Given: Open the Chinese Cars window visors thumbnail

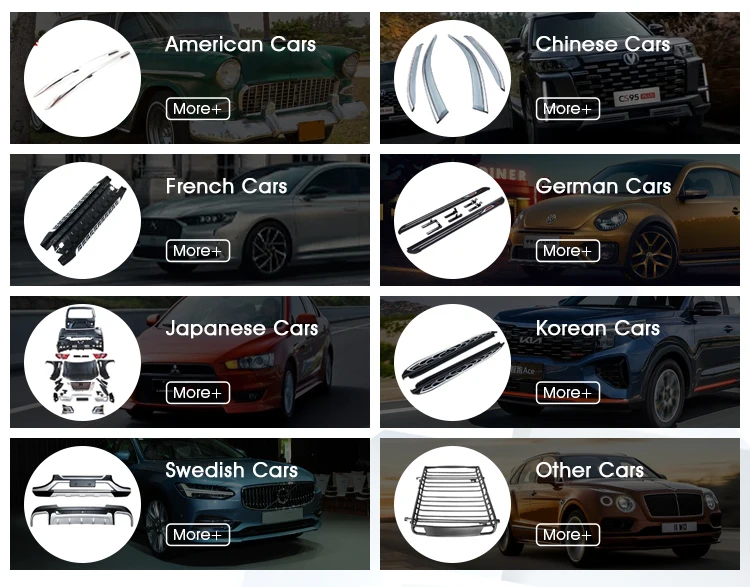Looking at the screenshot, I should pos(453,79).
